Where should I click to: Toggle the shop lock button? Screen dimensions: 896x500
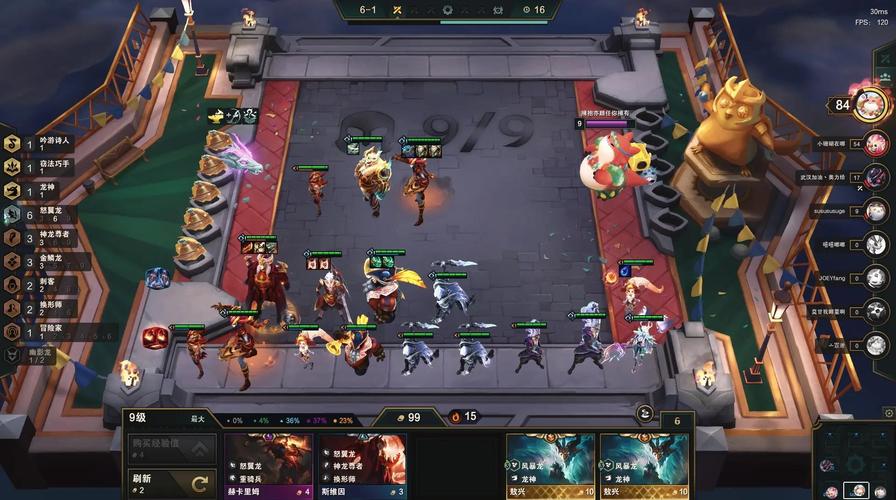click(645, 414)
